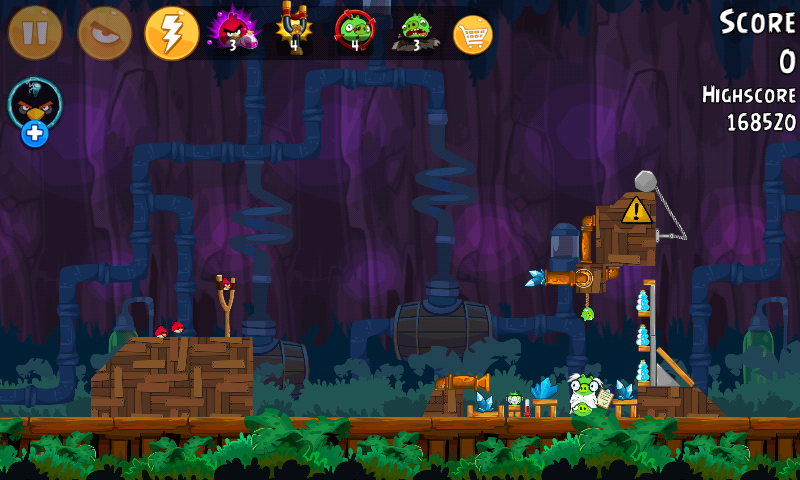
Task: Activate the Power Potion red bird power-up
Action: click(x=232, y=31)
